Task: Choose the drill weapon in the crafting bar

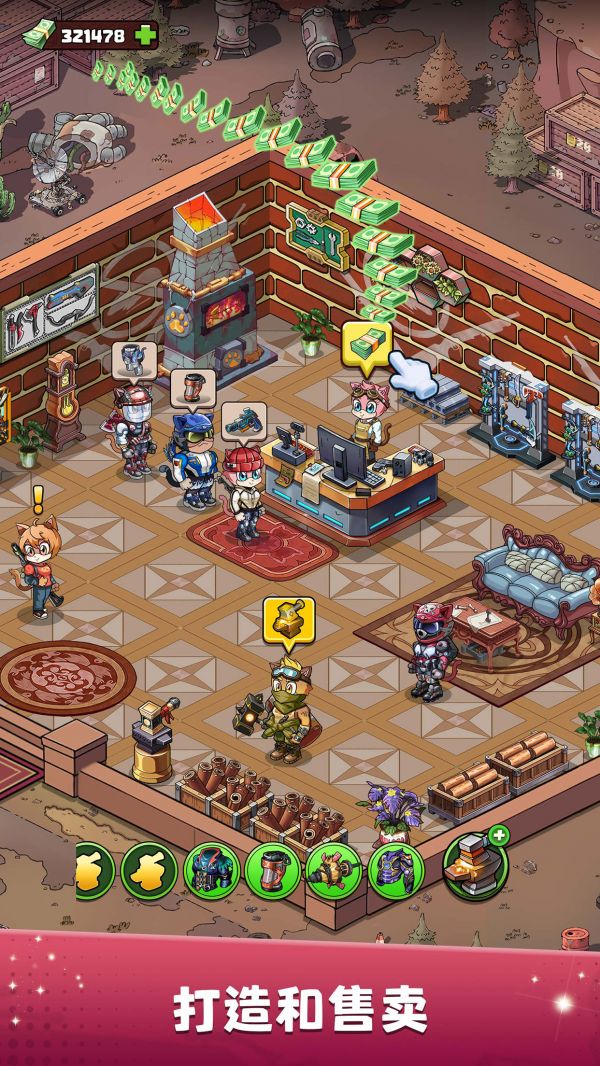Action: point(333,871)
